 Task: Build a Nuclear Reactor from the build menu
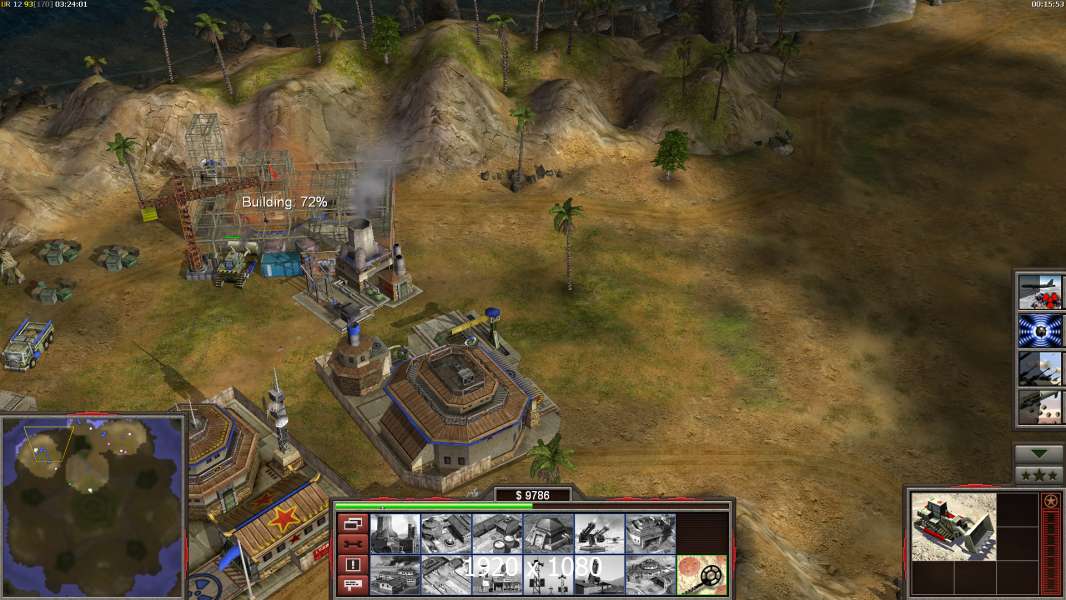coord(394,534)
